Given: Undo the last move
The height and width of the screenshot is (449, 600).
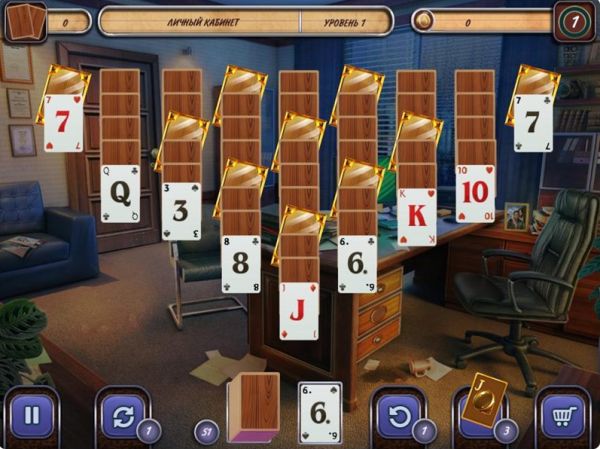Looking at the screenshot, I should tap(399, 414).
